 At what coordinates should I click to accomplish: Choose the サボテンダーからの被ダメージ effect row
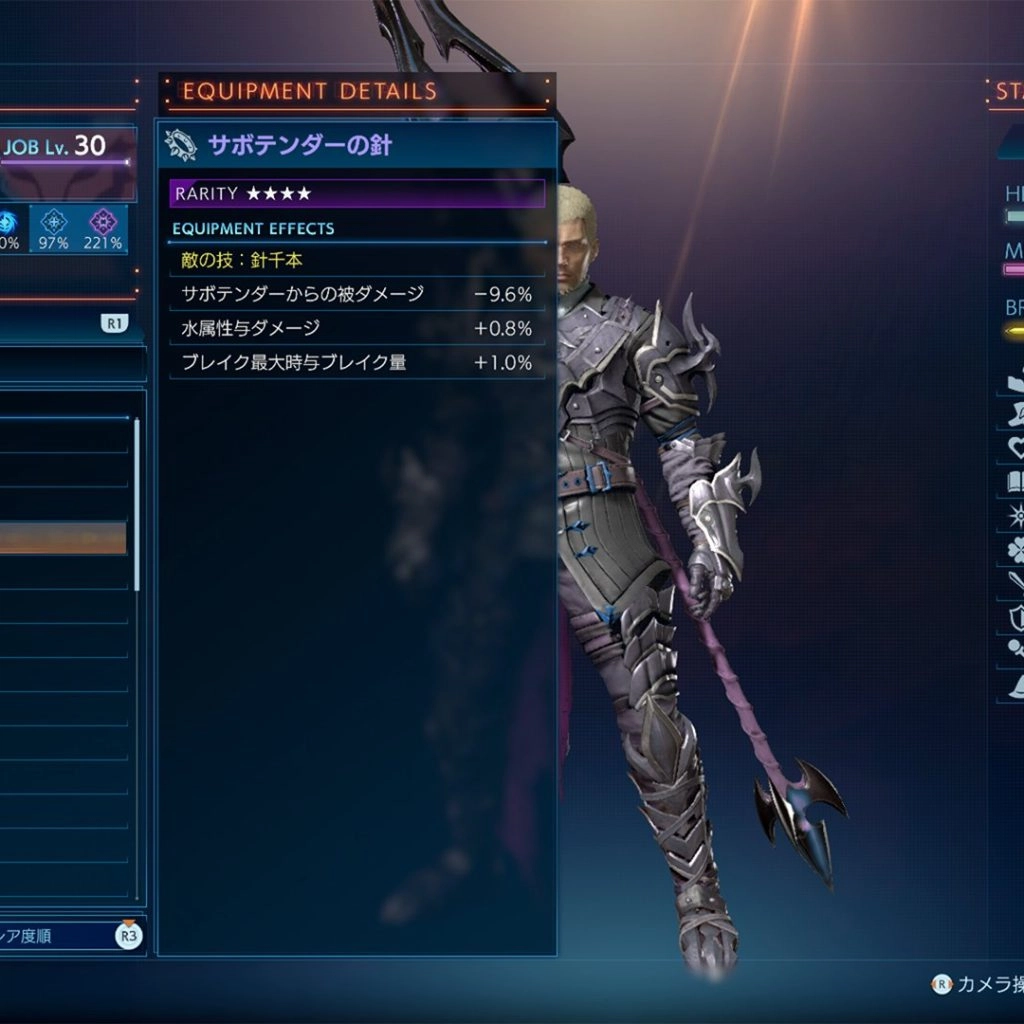[x=357, y=294]
